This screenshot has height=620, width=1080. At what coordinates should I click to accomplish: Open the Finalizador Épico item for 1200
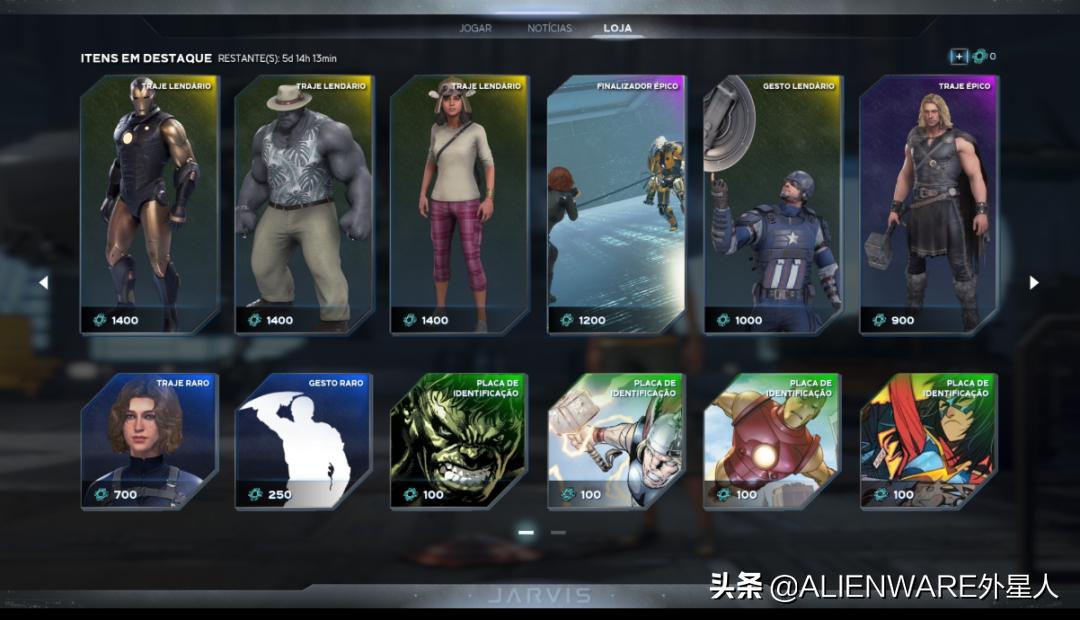[x=616, y=205]
